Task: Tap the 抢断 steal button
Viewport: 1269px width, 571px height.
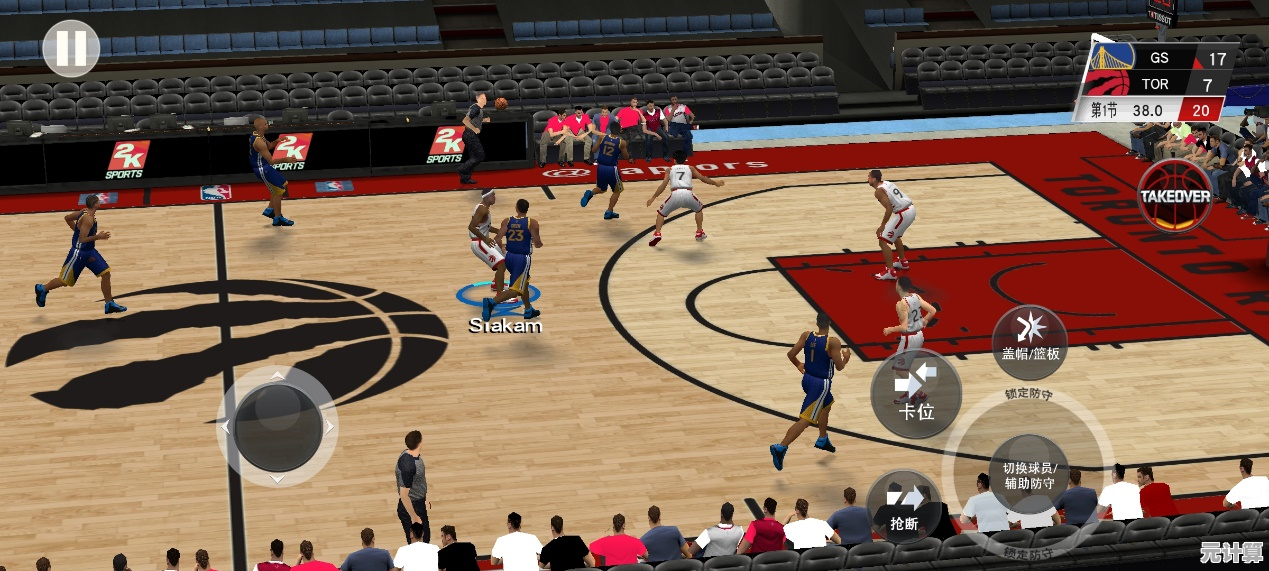Action: click(904, 507)
